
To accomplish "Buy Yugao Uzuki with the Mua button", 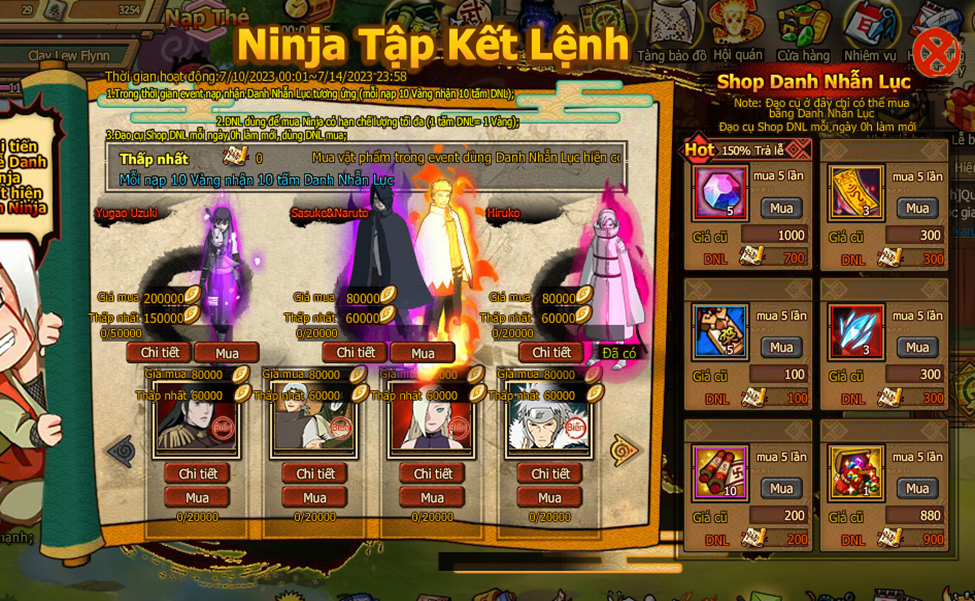I will pos(227,353).
